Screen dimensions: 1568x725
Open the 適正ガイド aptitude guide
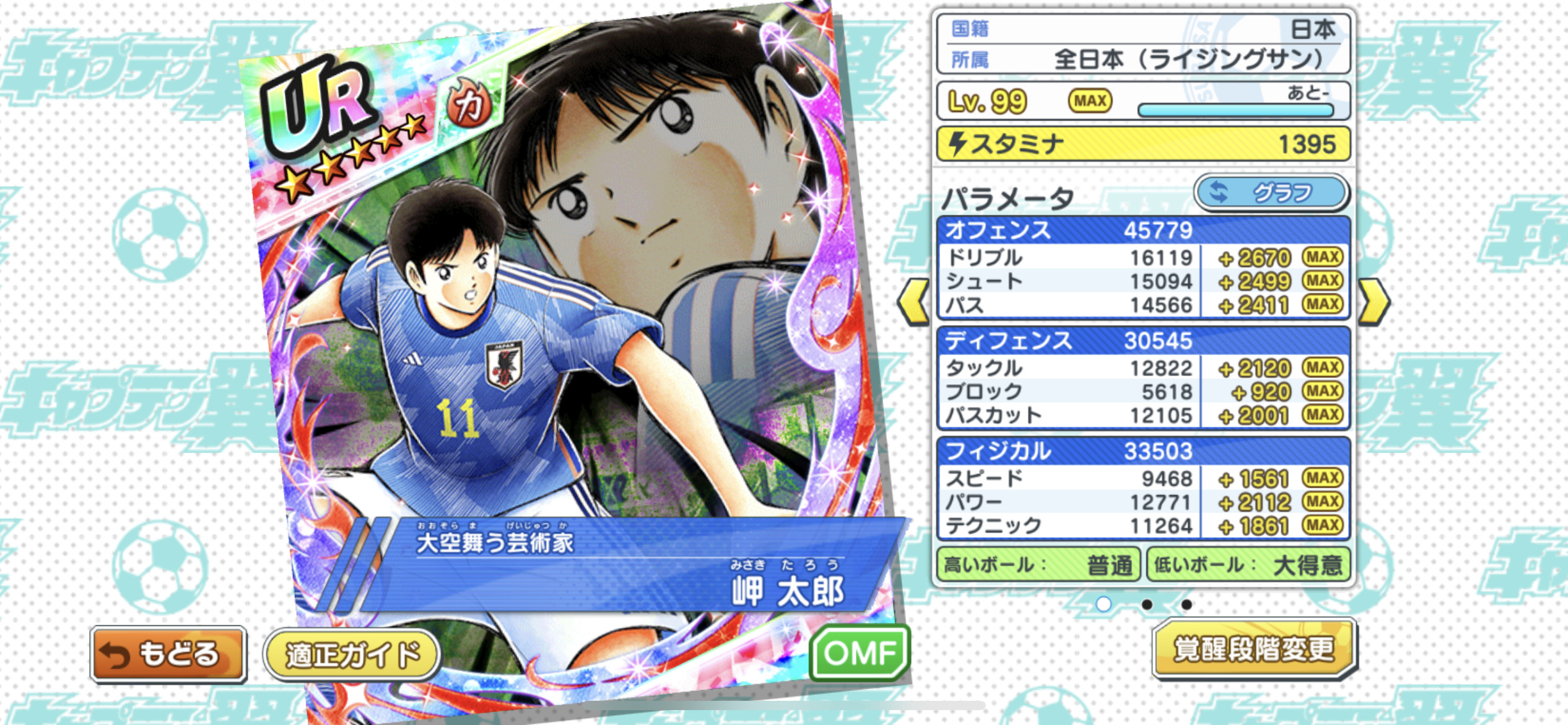tap(352, 654)
